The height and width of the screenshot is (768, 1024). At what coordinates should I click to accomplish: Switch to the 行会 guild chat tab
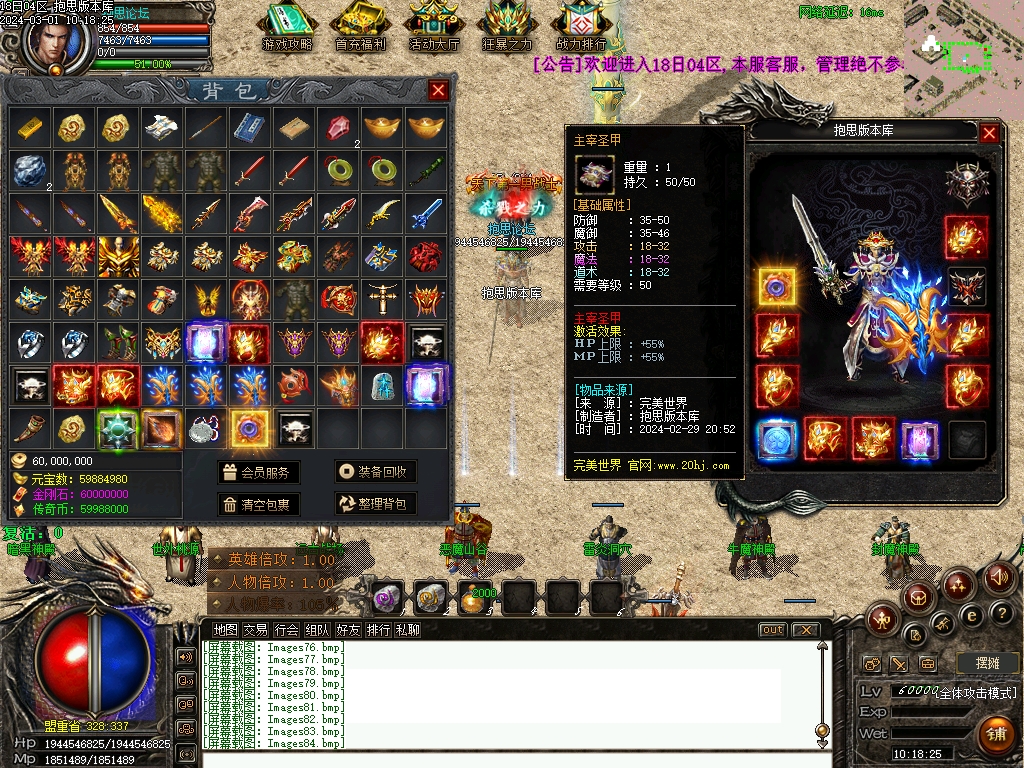(286, 630)
